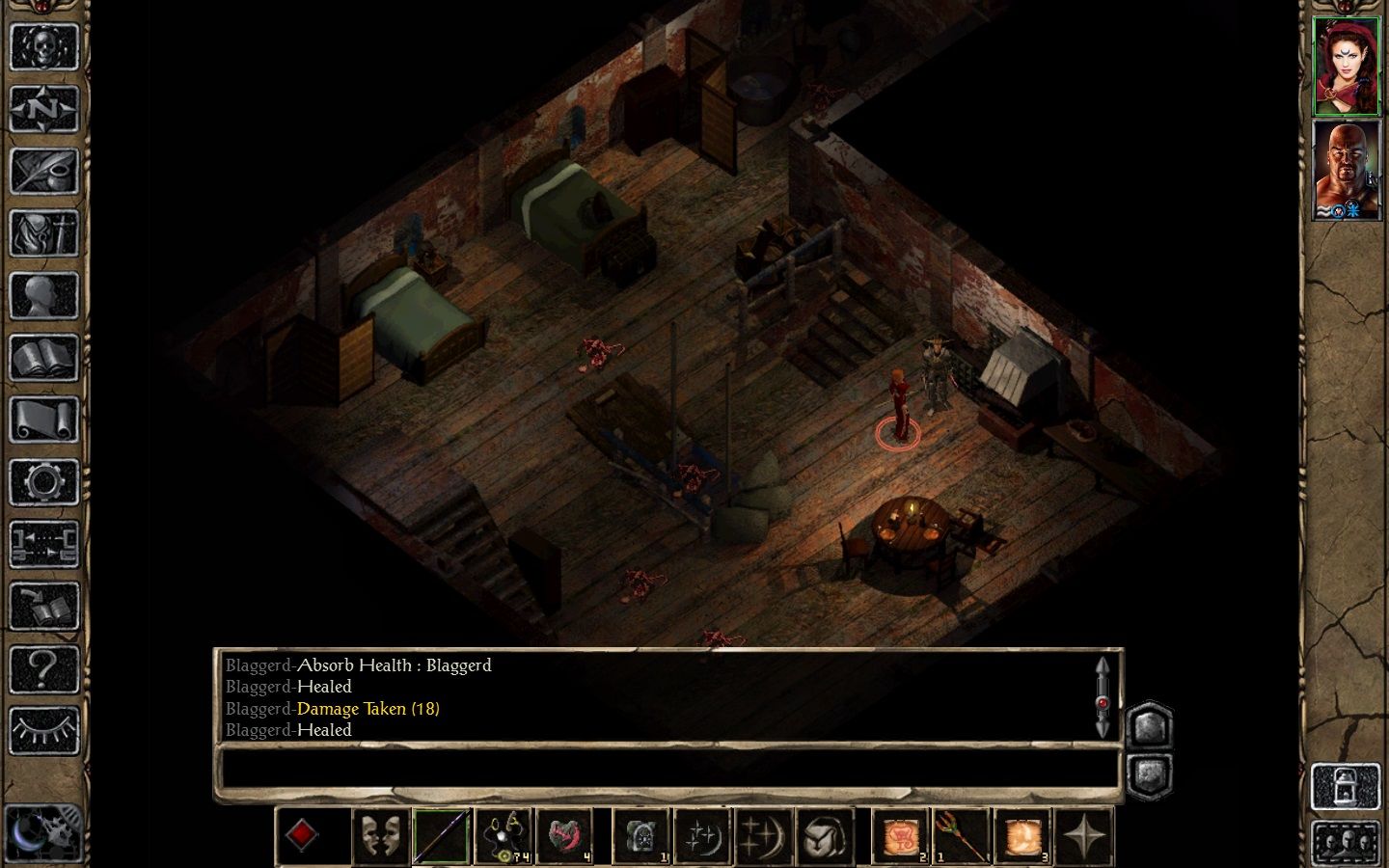Activate the twin masks action button
The width and height of the screenshot is (1389, 868).
tap(380, 835)
